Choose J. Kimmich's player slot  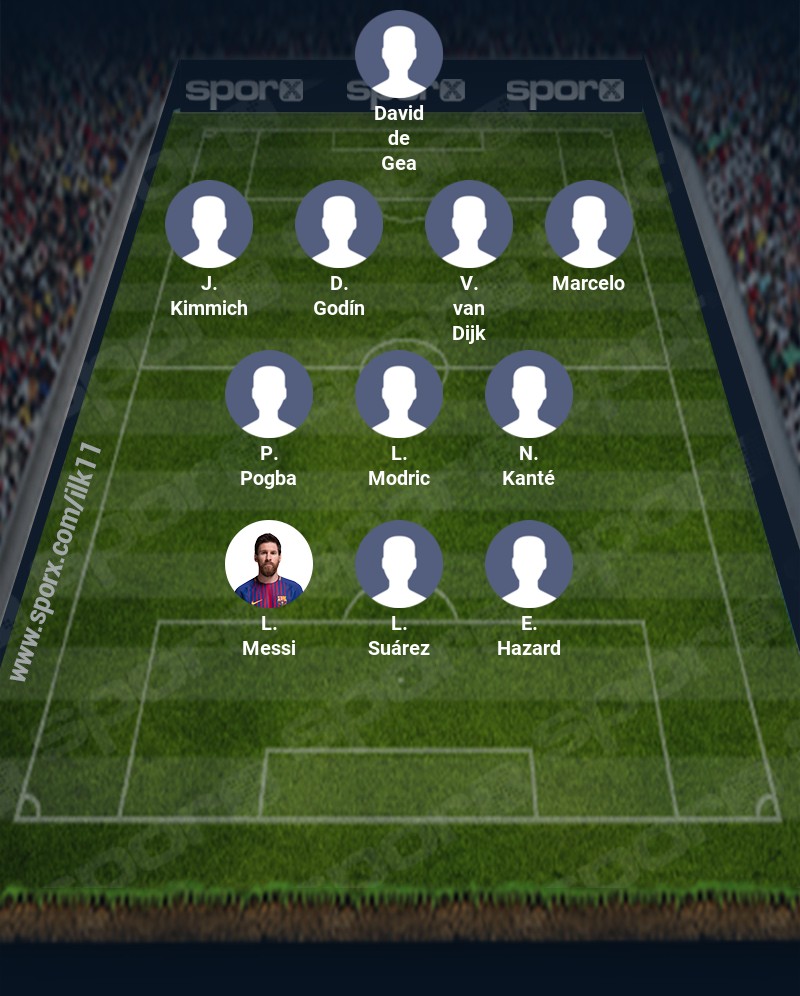pyautogui.click(x=209, y=224)
